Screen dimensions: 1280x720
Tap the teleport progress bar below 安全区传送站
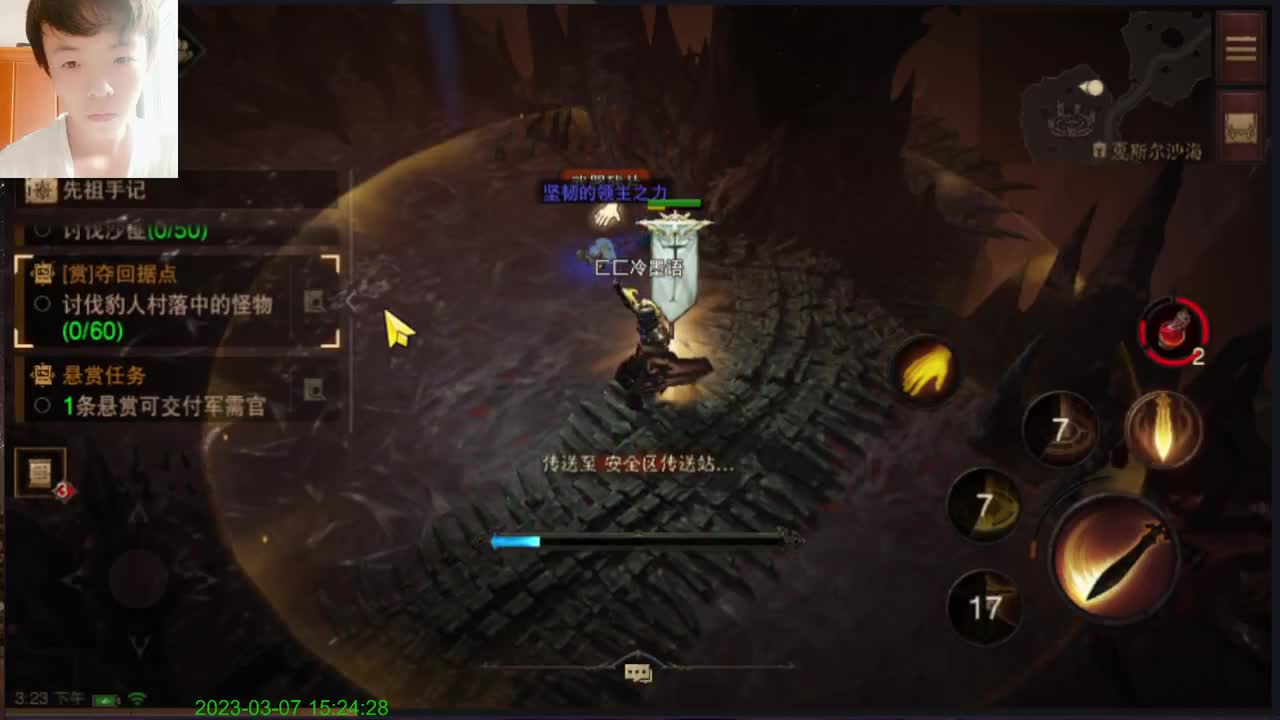pyautogui.click(x=640, y=540)
